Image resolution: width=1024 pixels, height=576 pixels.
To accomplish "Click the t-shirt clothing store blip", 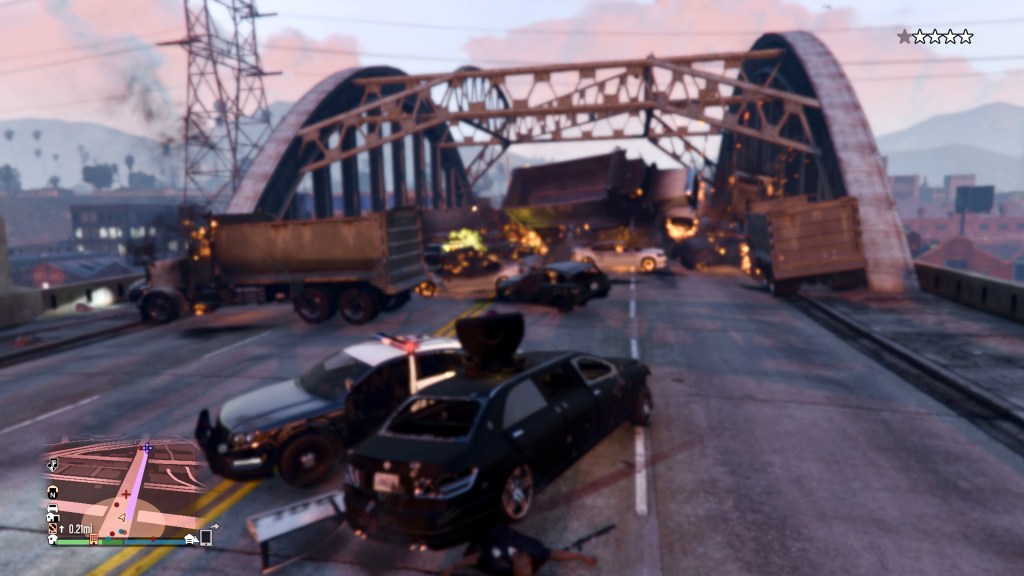I will [52, 539].
